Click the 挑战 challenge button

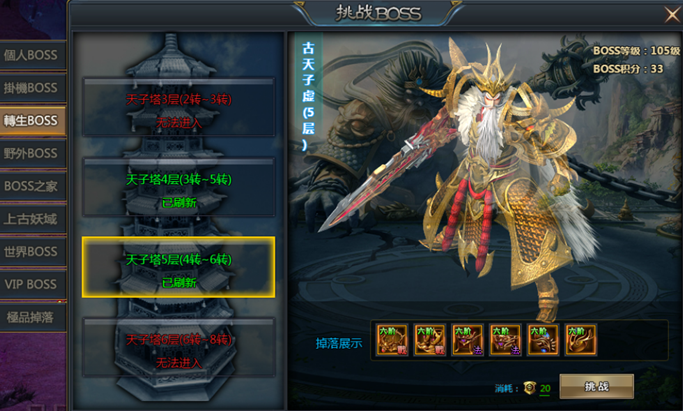click(x=596, y=386)
